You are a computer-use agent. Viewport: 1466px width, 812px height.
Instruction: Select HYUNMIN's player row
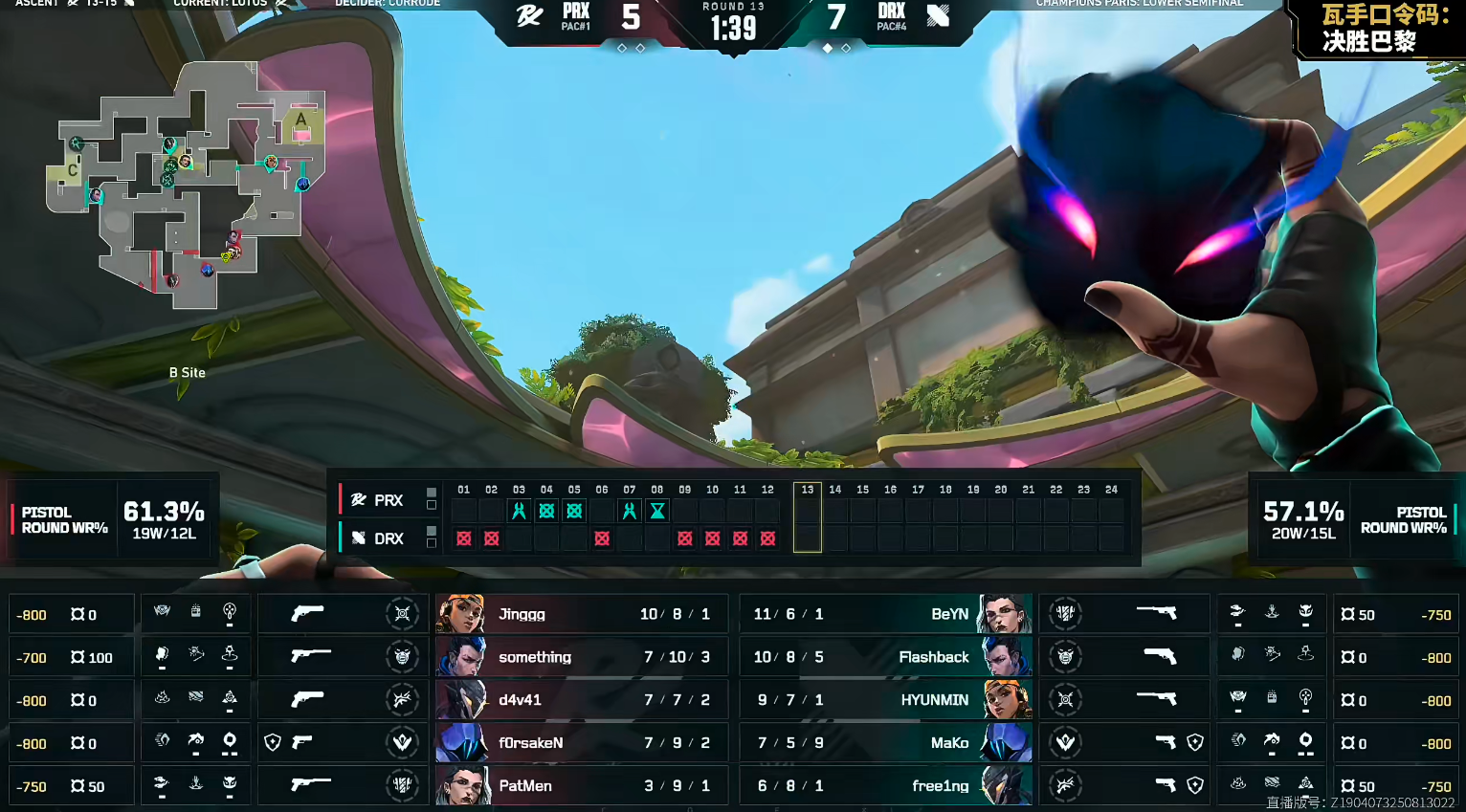pyautogui.click(x=885, y=700)
